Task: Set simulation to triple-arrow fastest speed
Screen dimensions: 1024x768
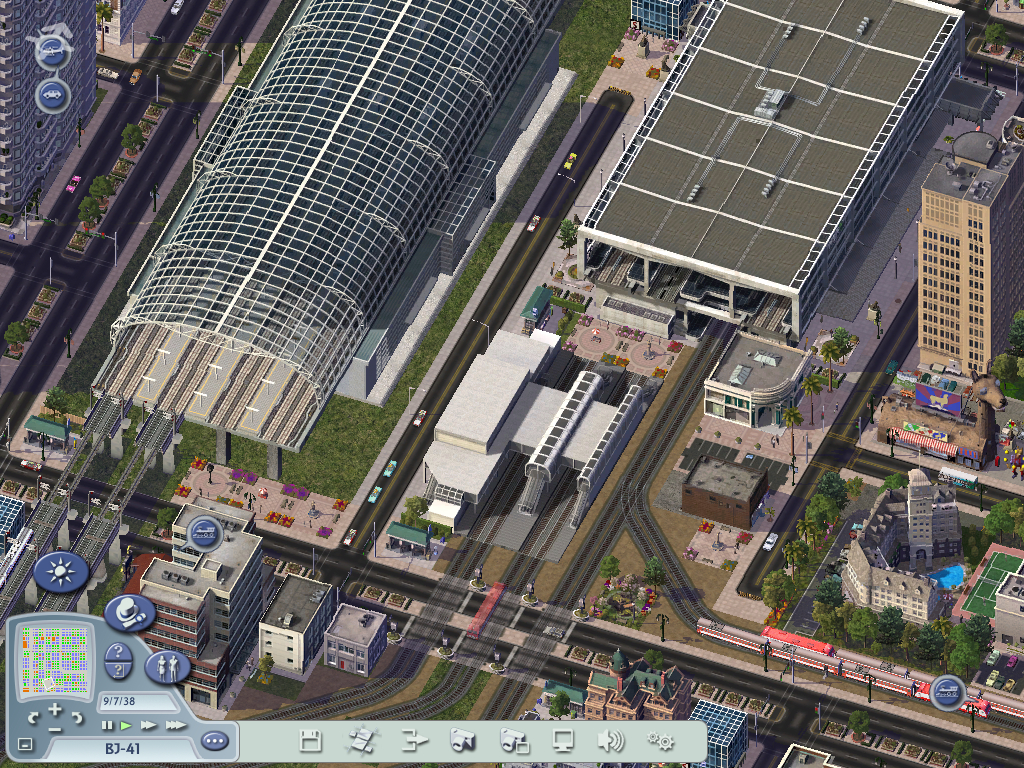Action: click(x=174, y=724)
